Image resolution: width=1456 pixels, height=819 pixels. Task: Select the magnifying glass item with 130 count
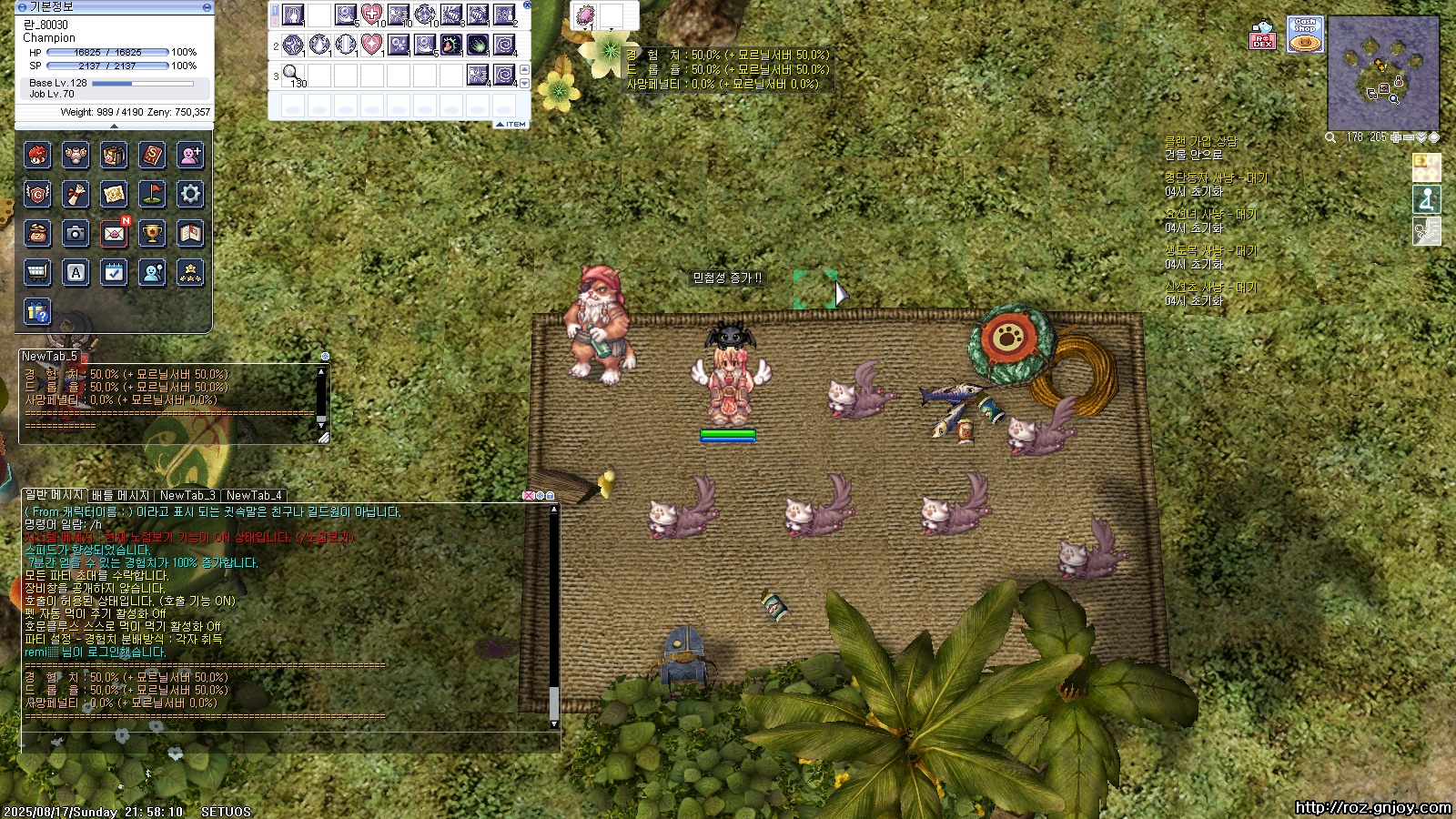(292, 74)
